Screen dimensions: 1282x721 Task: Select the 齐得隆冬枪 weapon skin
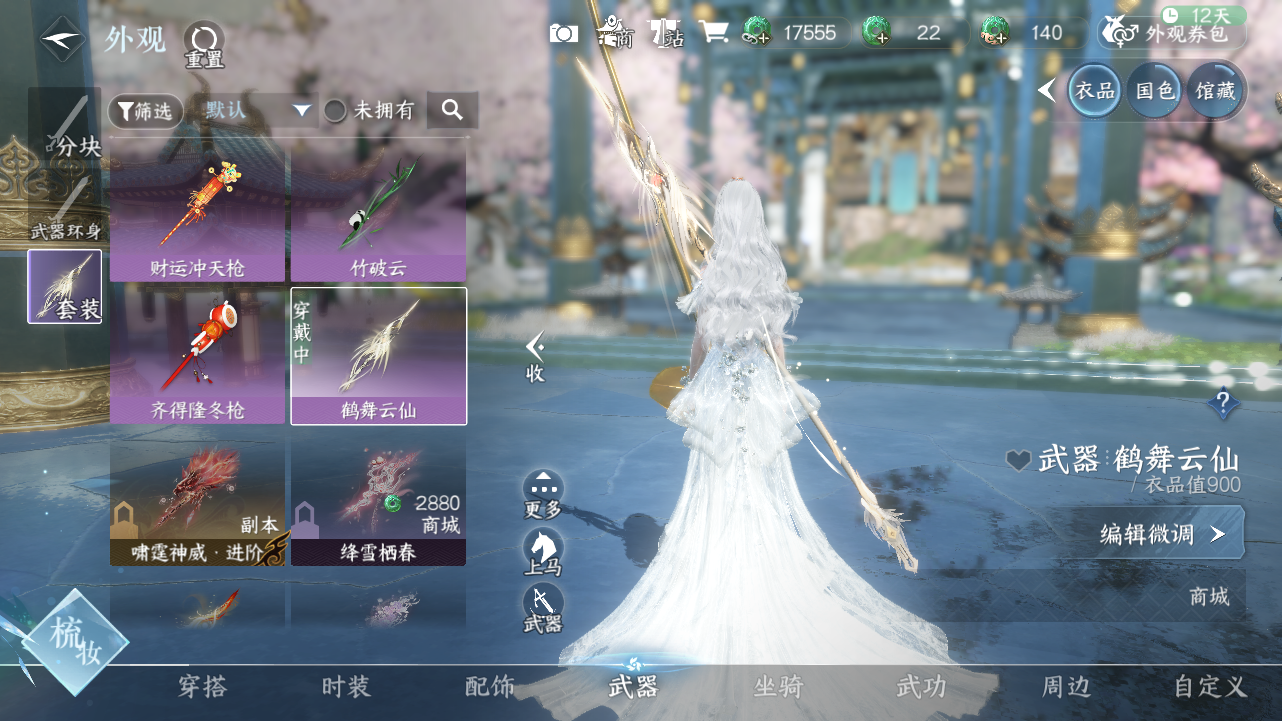[x=198, y=355]
